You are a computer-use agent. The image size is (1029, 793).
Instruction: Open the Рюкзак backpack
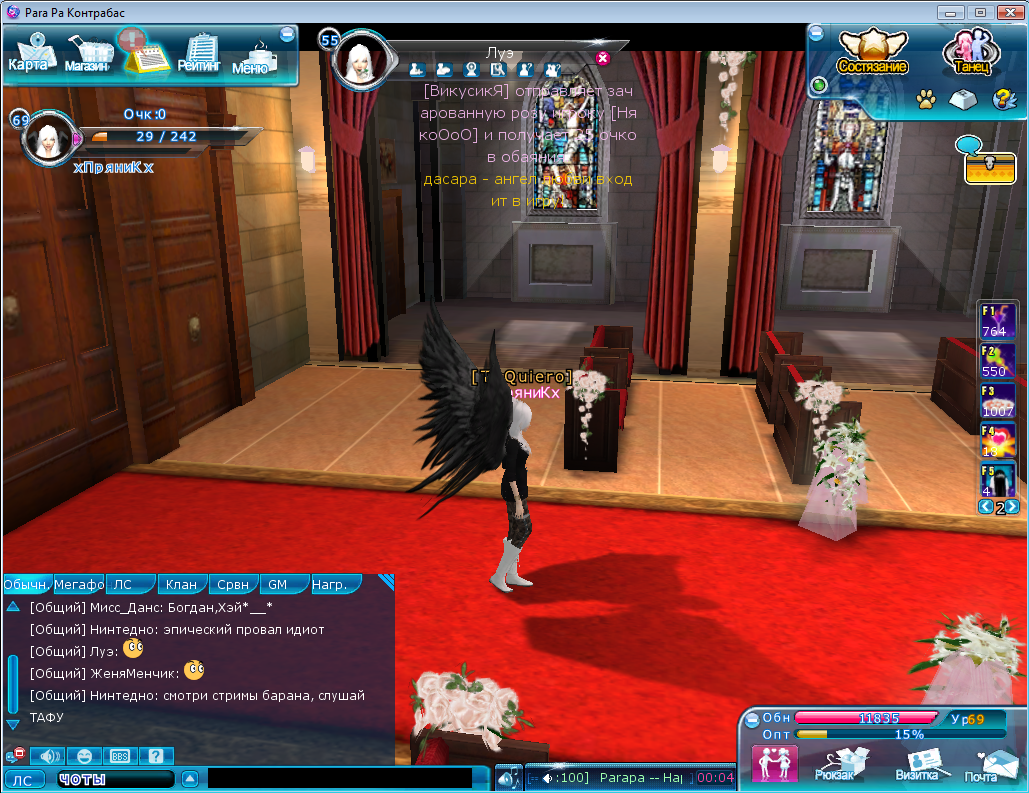[x=833, y=765]
